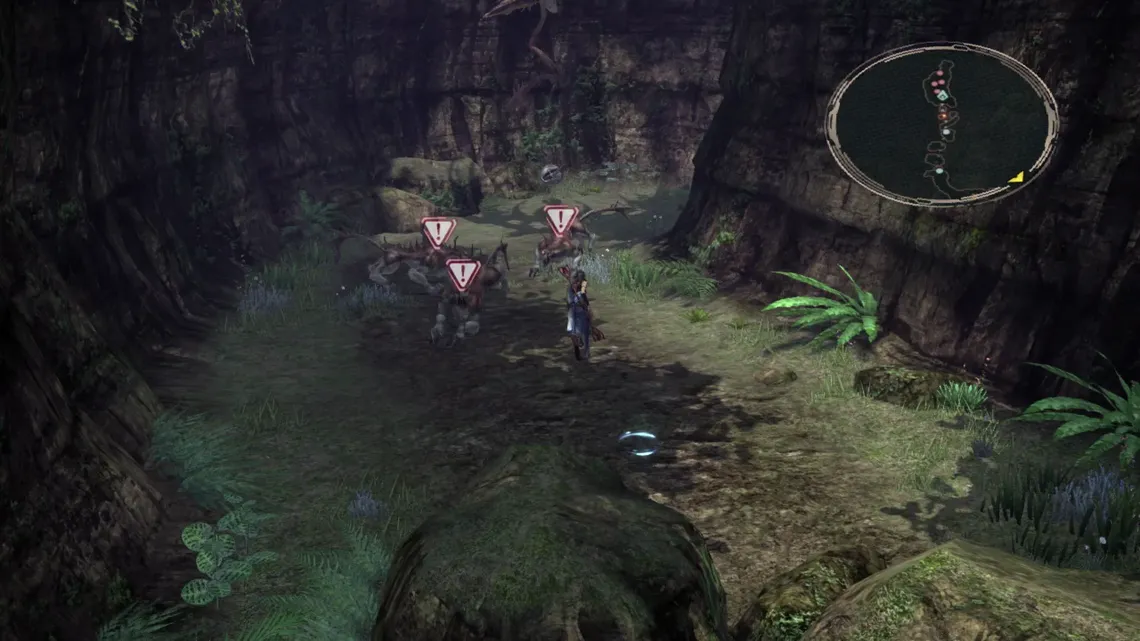Open the oval minimap
Viewport: 1140px width, 641px height.
coord(941,124)
